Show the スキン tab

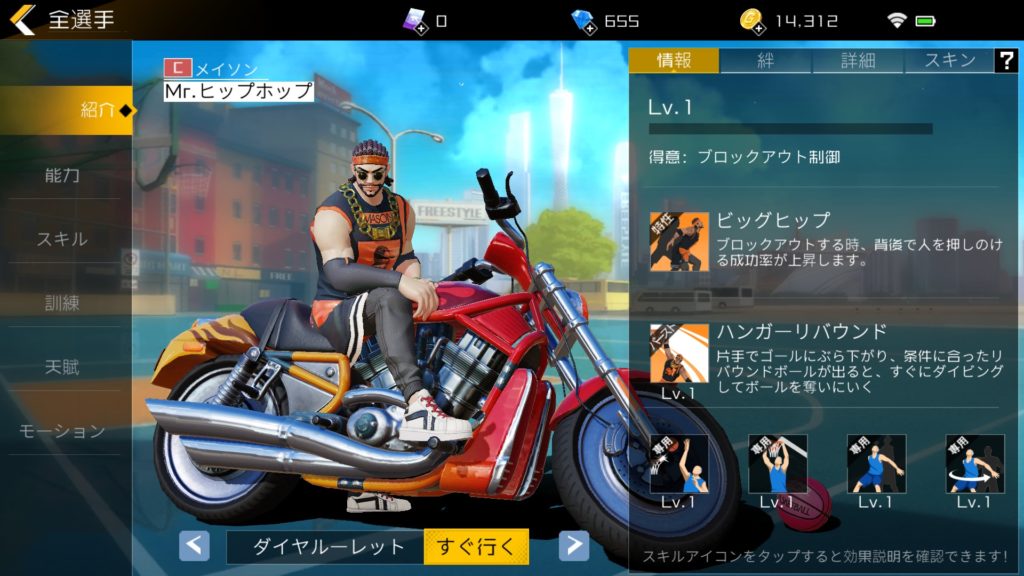[949, 60]
